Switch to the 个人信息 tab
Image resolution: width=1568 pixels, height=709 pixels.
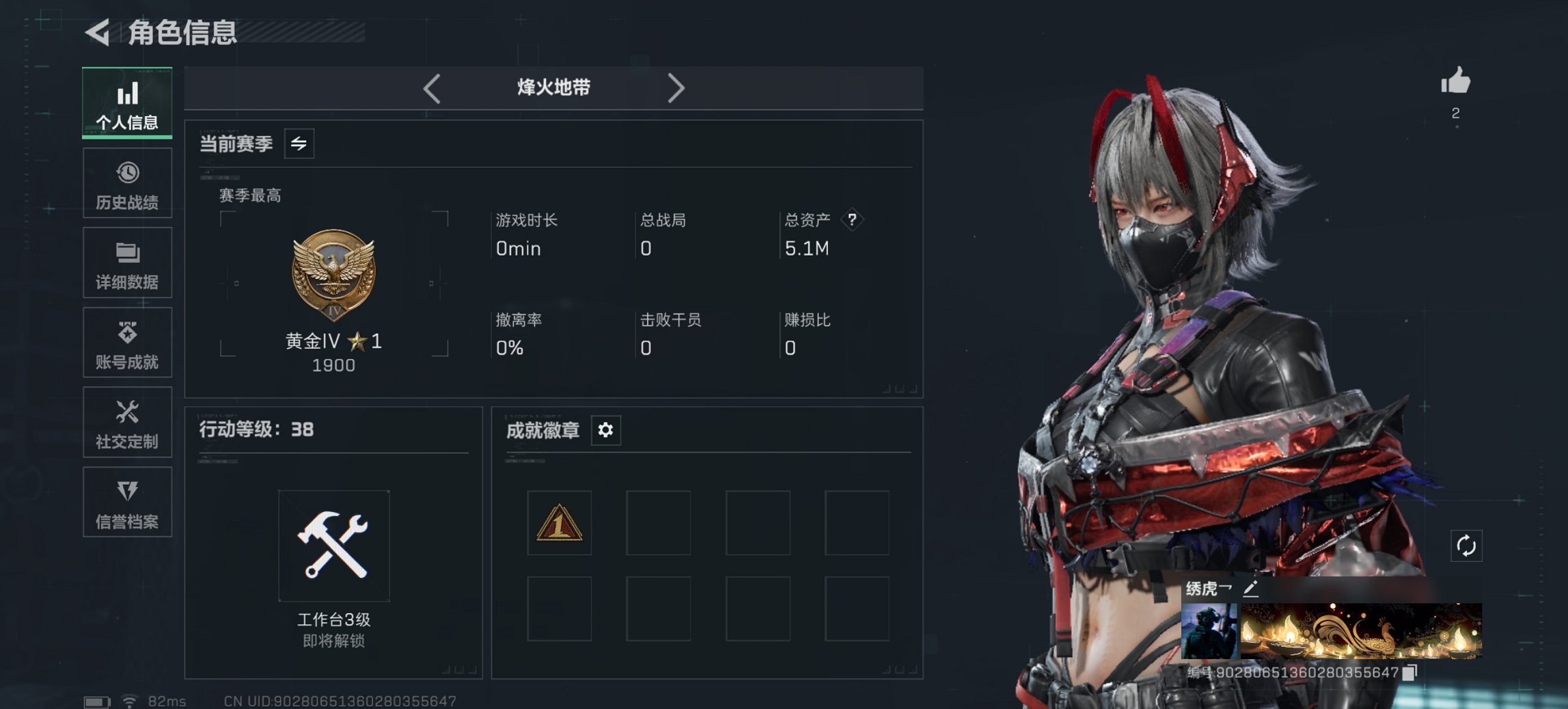tap(127, 102)
